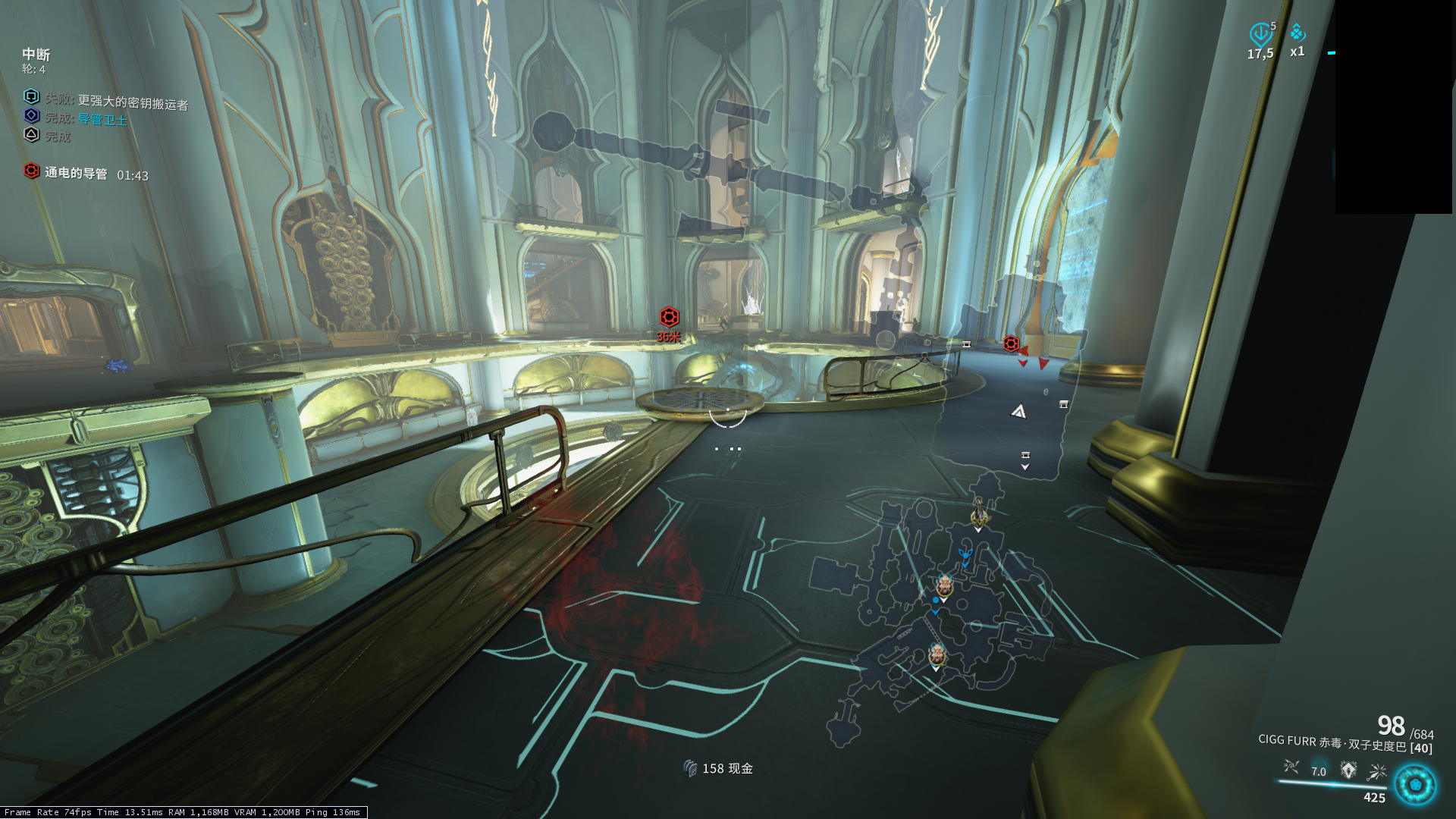The width and height of the screenshot is (1456, 819).
Task: Click the red conduit objective marker at 36米
Action: click(x=669, y=317)
